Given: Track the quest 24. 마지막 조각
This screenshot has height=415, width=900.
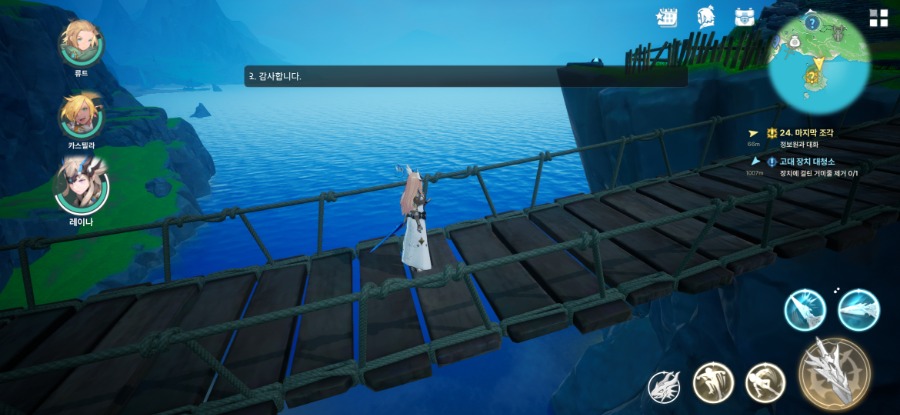Looking at the screenshot, I should [x=798, y=132].
